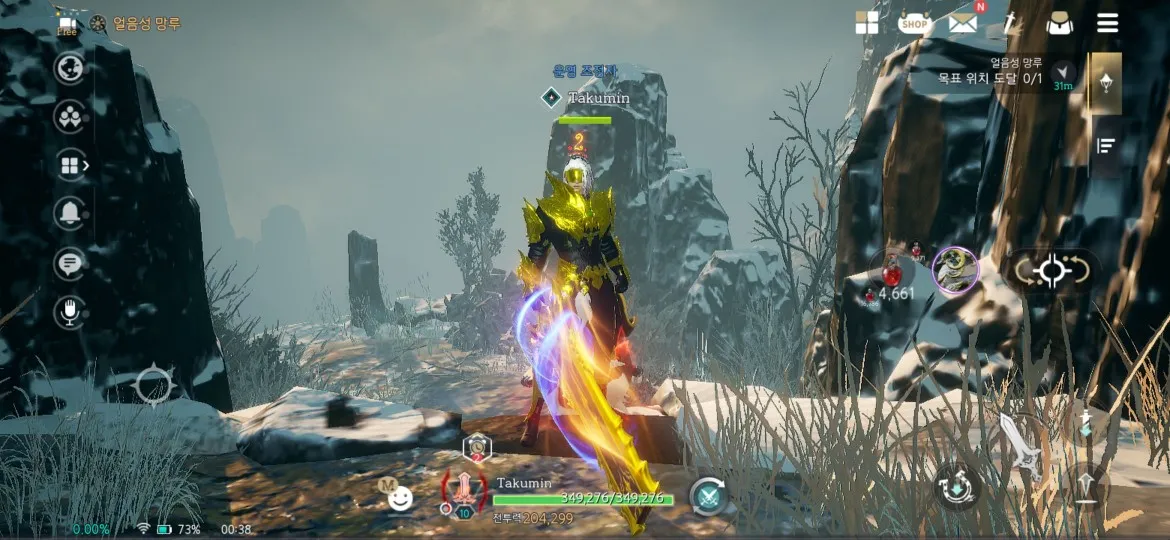Open the chat speech bubble
This screenshot has height=540, width=1170.
tap(70, 263)
